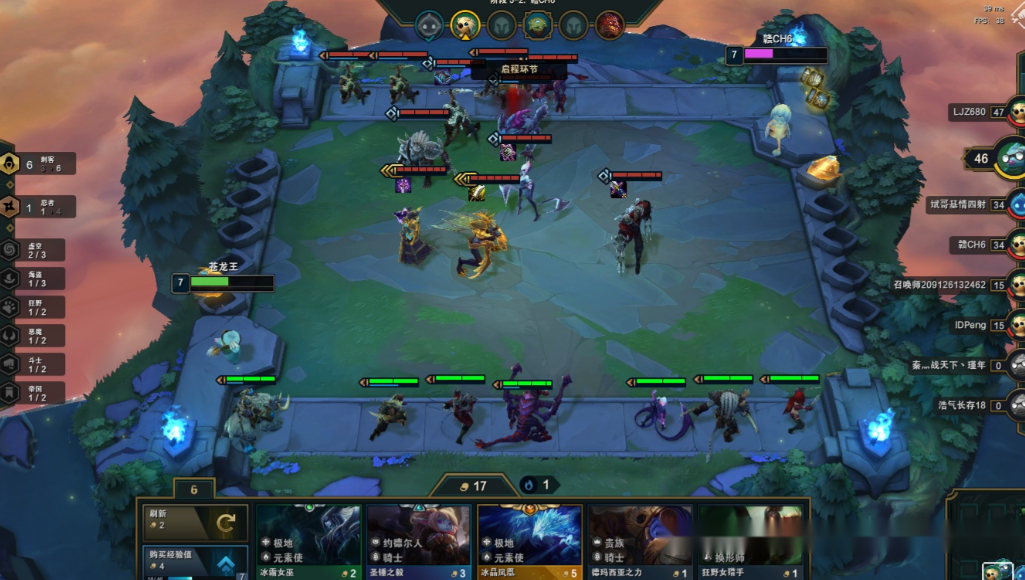
Task: Buy the 德玛西亚之力 champion card
Action: point(640,541)
